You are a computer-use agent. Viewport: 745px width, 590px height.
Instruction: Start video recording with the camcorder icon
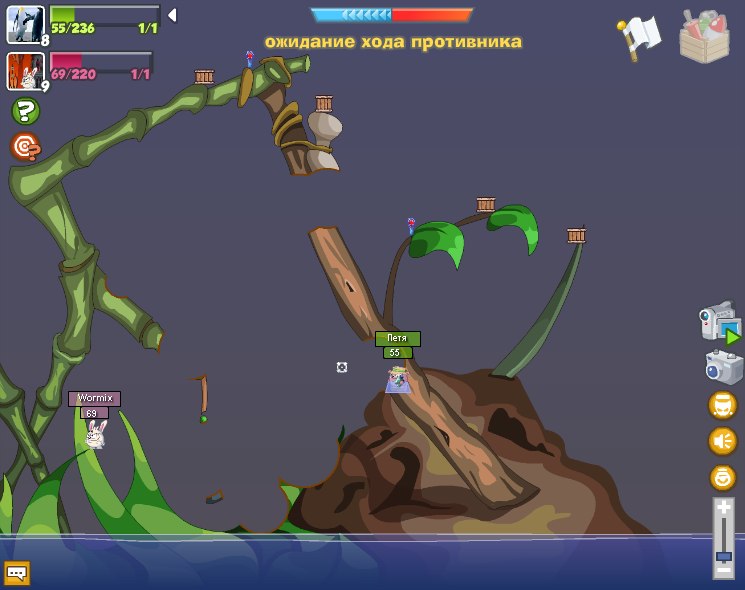[719, 323]
